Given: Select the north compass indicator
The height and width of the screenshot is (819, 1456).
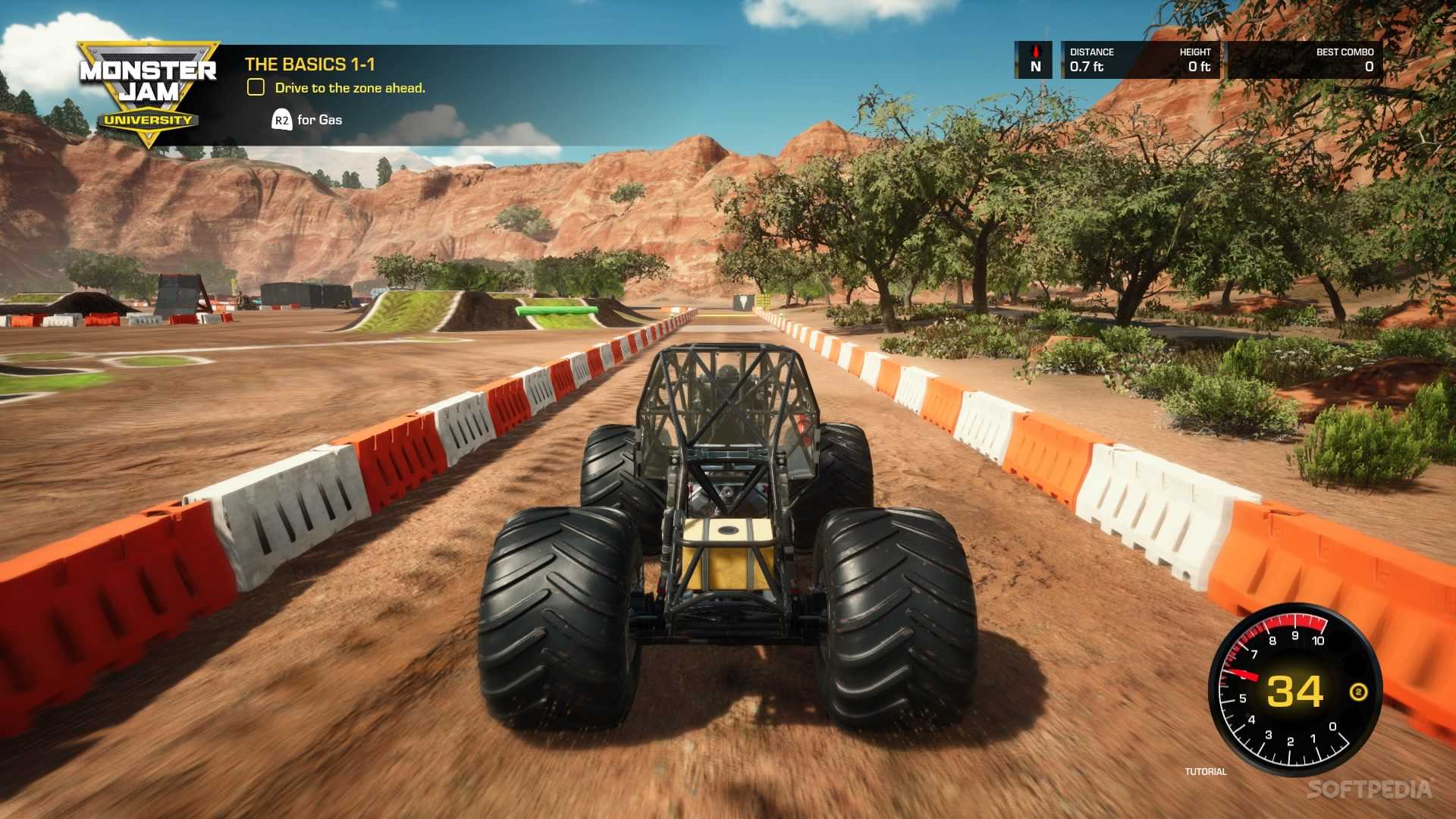Looking at the screenshot, I should [1035, 60].
